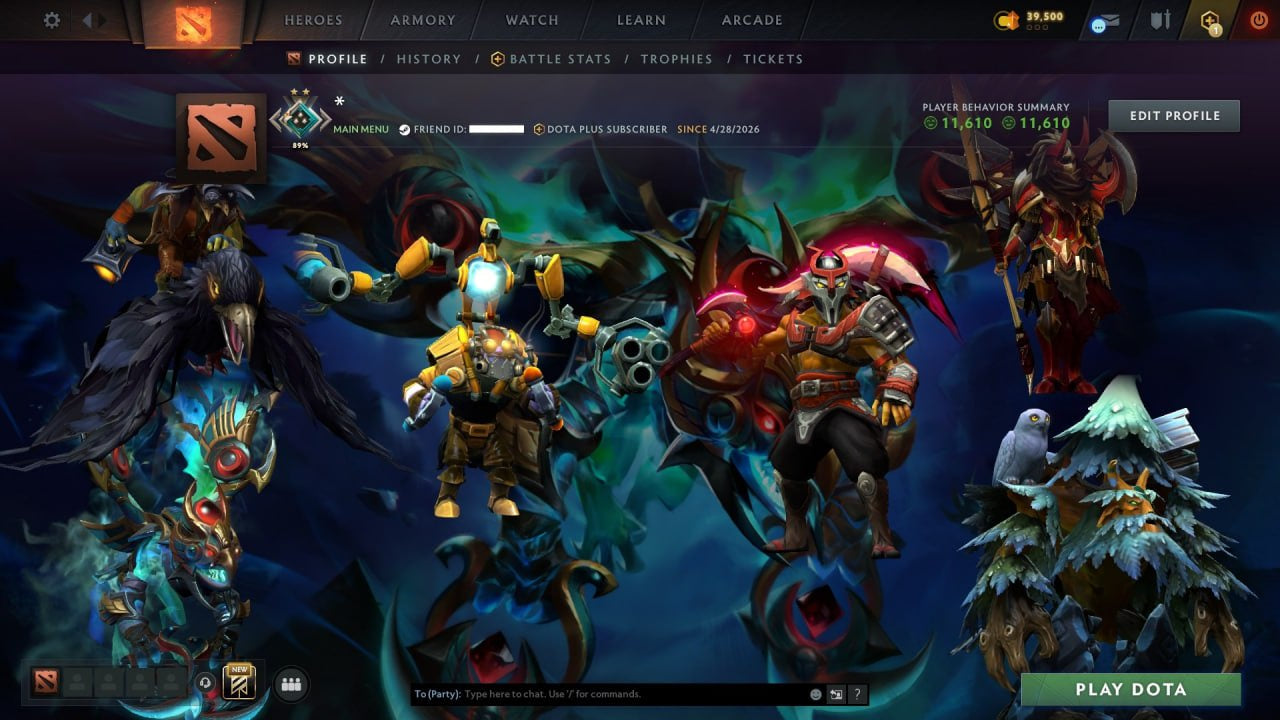The image size is (1280, 720).
Task: Open the friends list icon
Action: [291, 684]
